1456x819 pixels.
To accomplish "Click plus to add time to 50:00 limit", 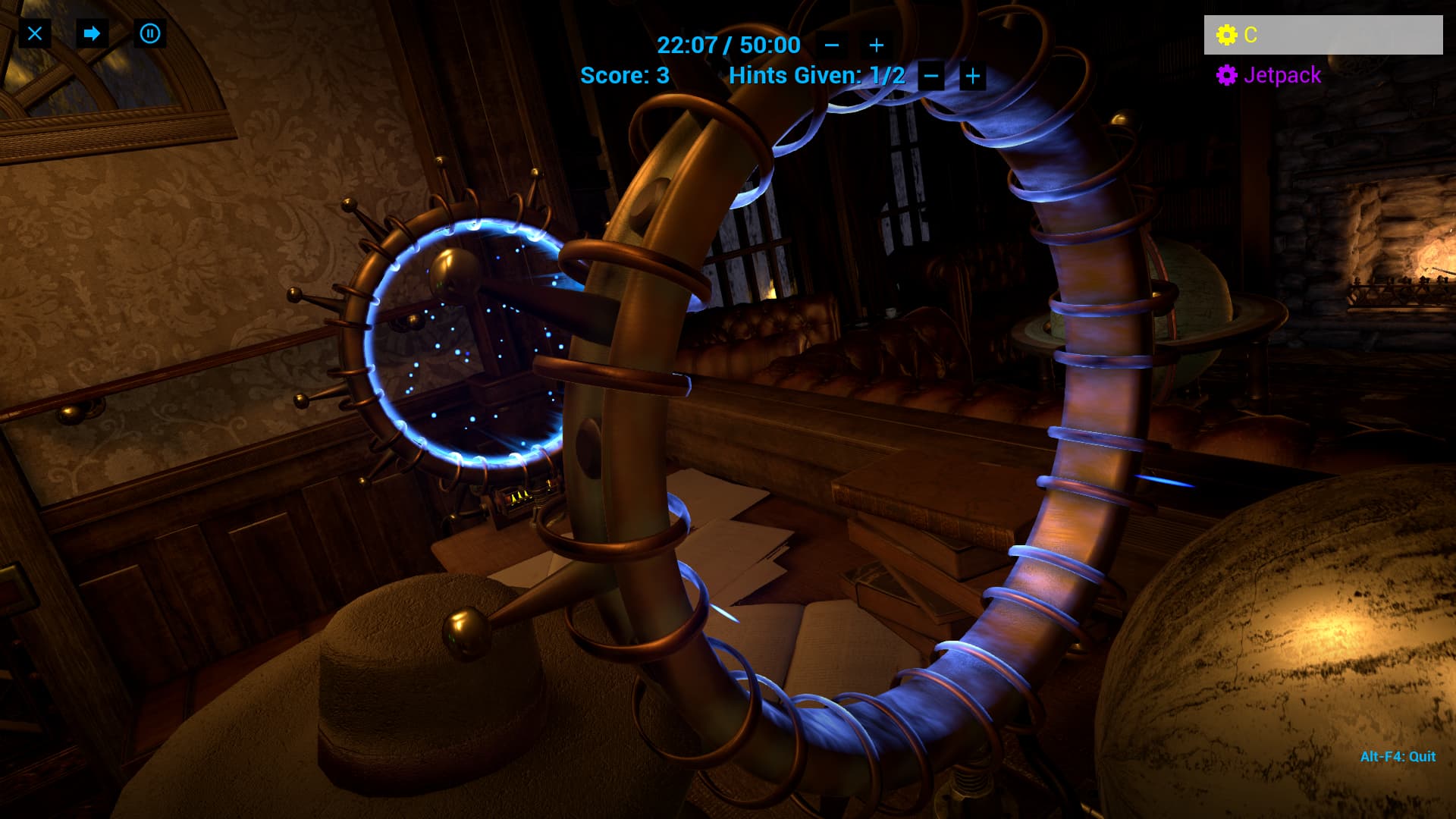I will click(876, 45).
